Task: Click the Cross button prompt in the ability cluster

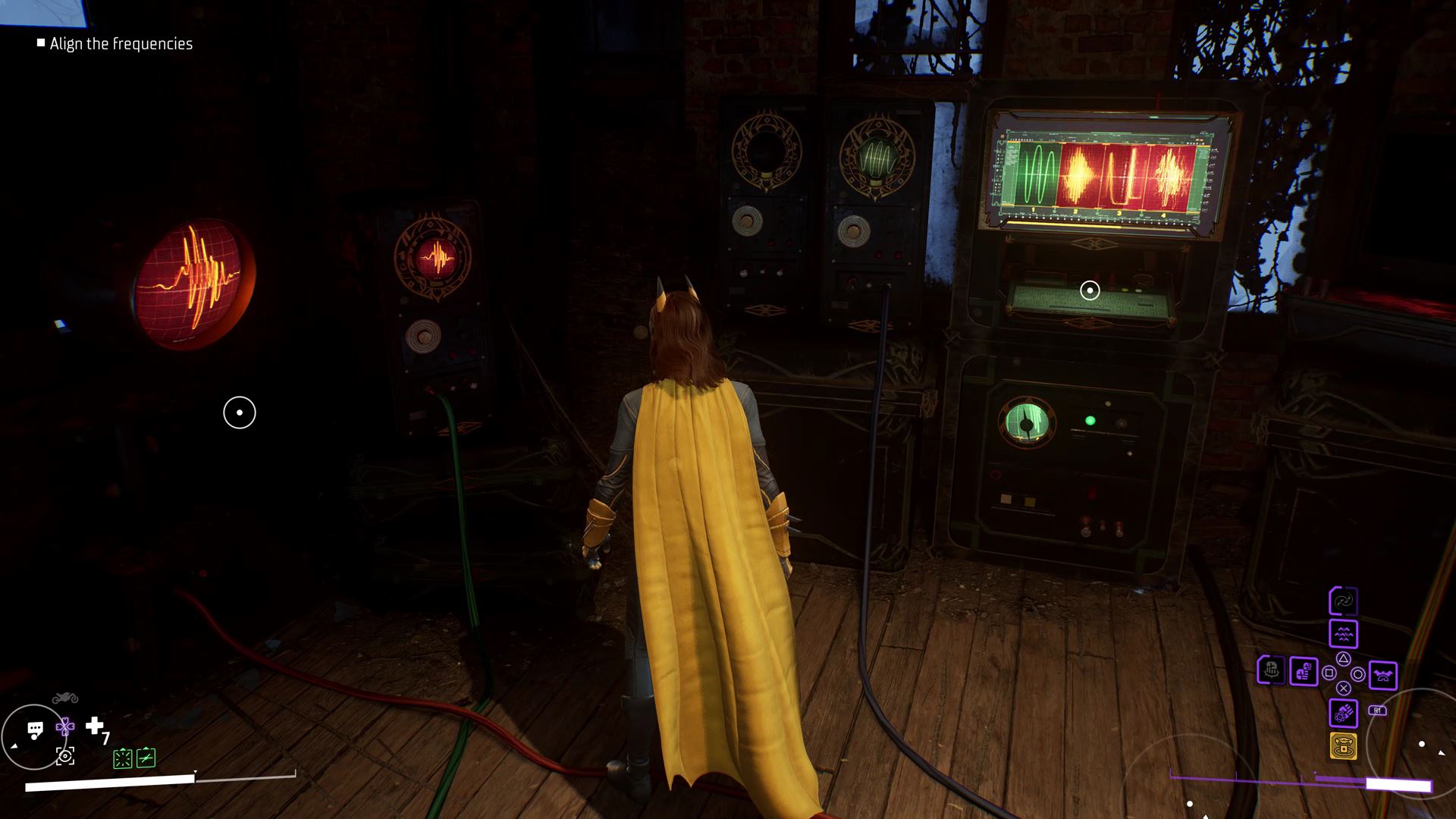Action: pyautogui.click(x=1344, y=688)
